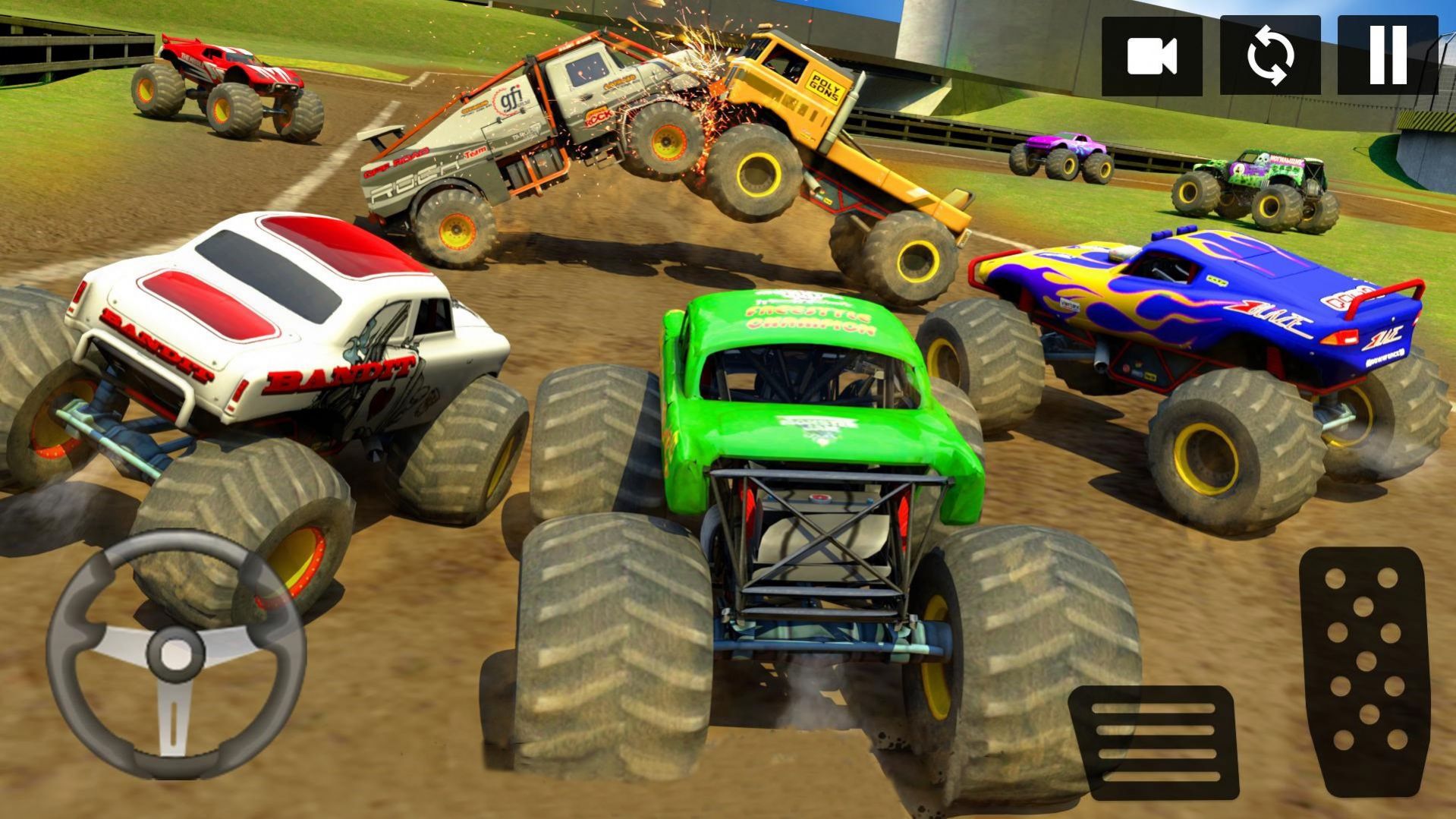
Task: Click the steering wheel control
Action: (x=176, y=654)
